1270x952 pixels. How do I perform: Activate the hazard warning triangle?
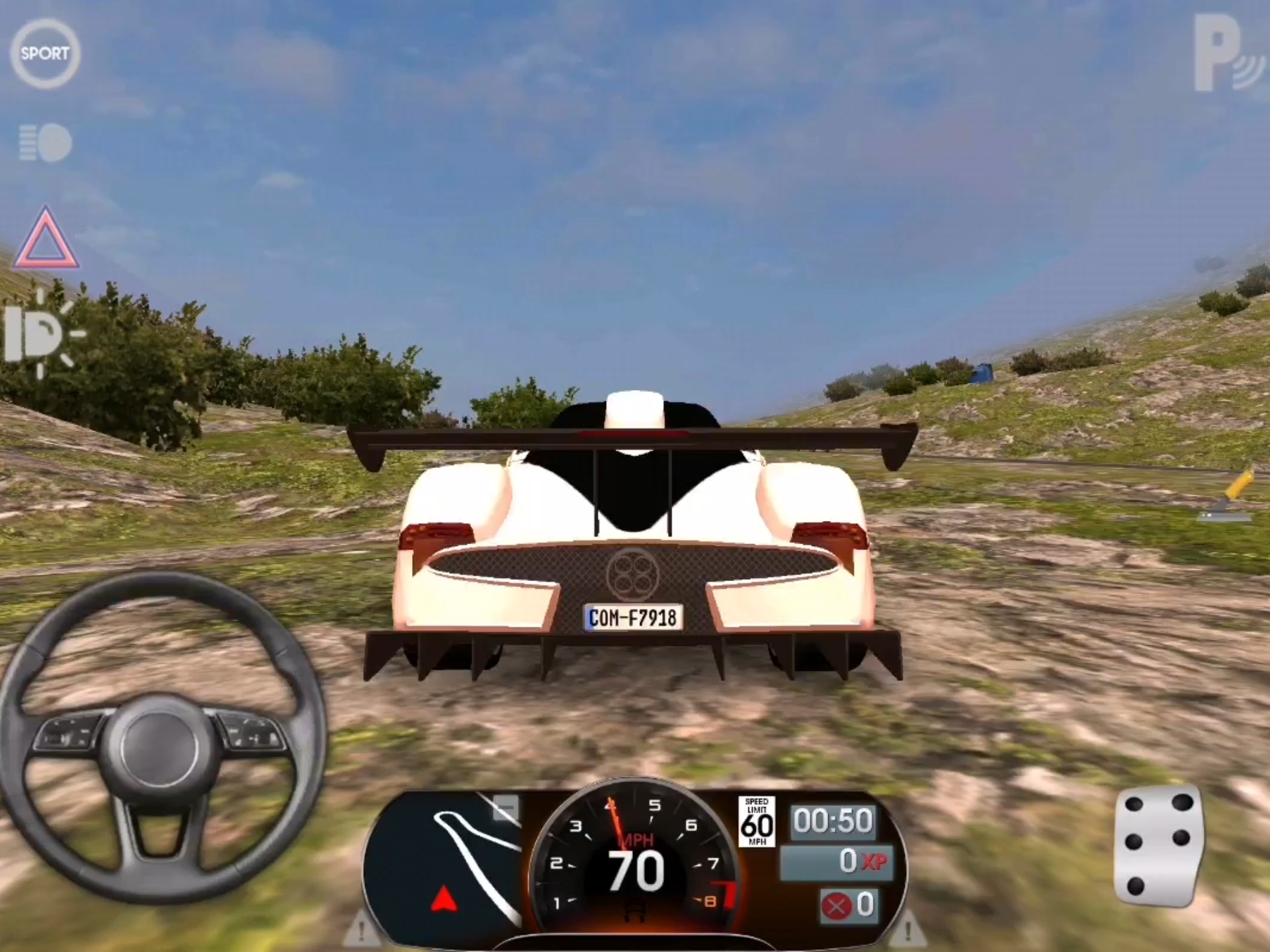pos(45,239)
